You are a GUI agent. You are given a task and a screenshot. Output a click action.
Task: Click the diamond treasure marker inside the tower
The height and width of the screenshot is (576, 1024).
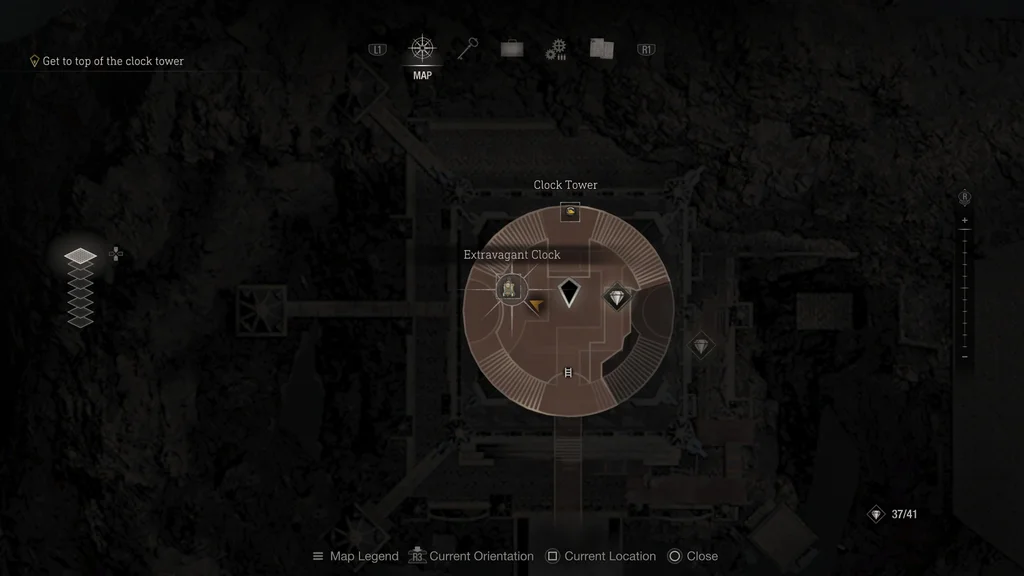click(x=616, y=297)
